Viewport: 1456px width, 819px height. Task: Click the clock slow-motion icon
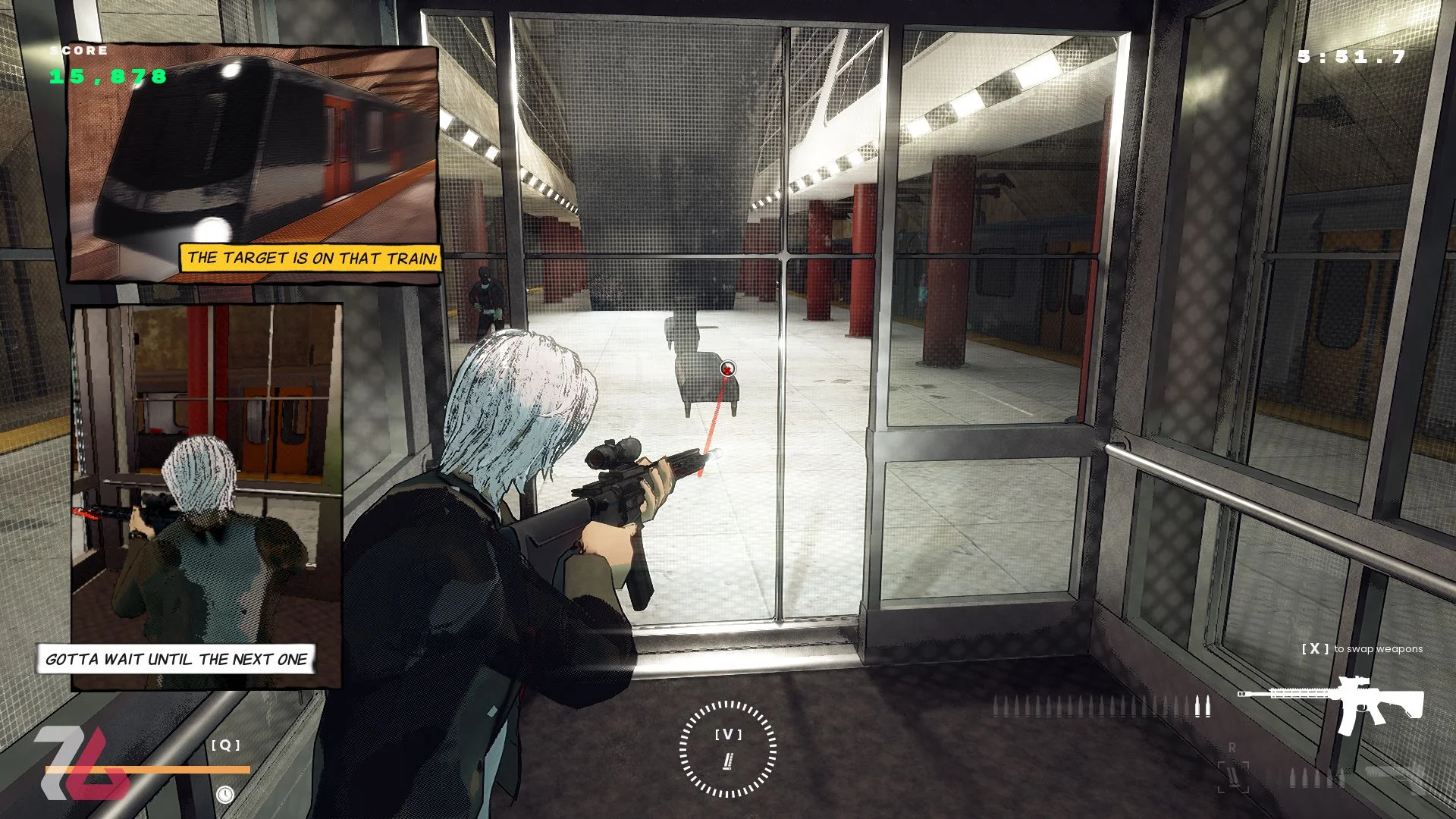(x=224, y=794)
